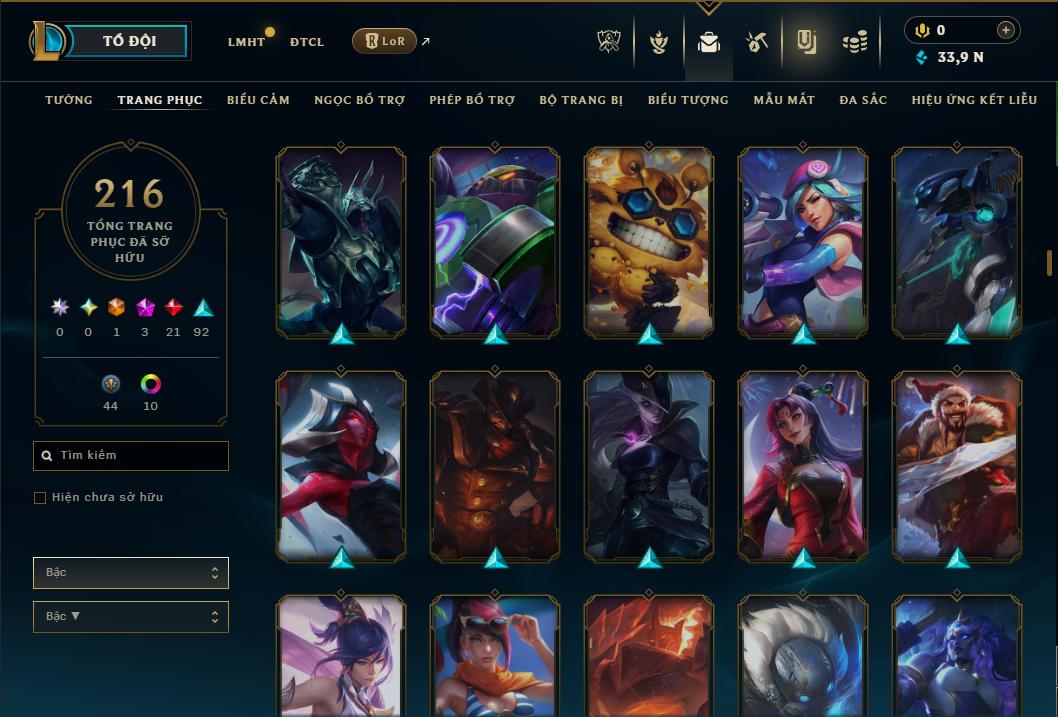The width and height of the screenshot is (1058, 717).
Task: Open the store via the coin stack icon
Action: click(854, 42)
